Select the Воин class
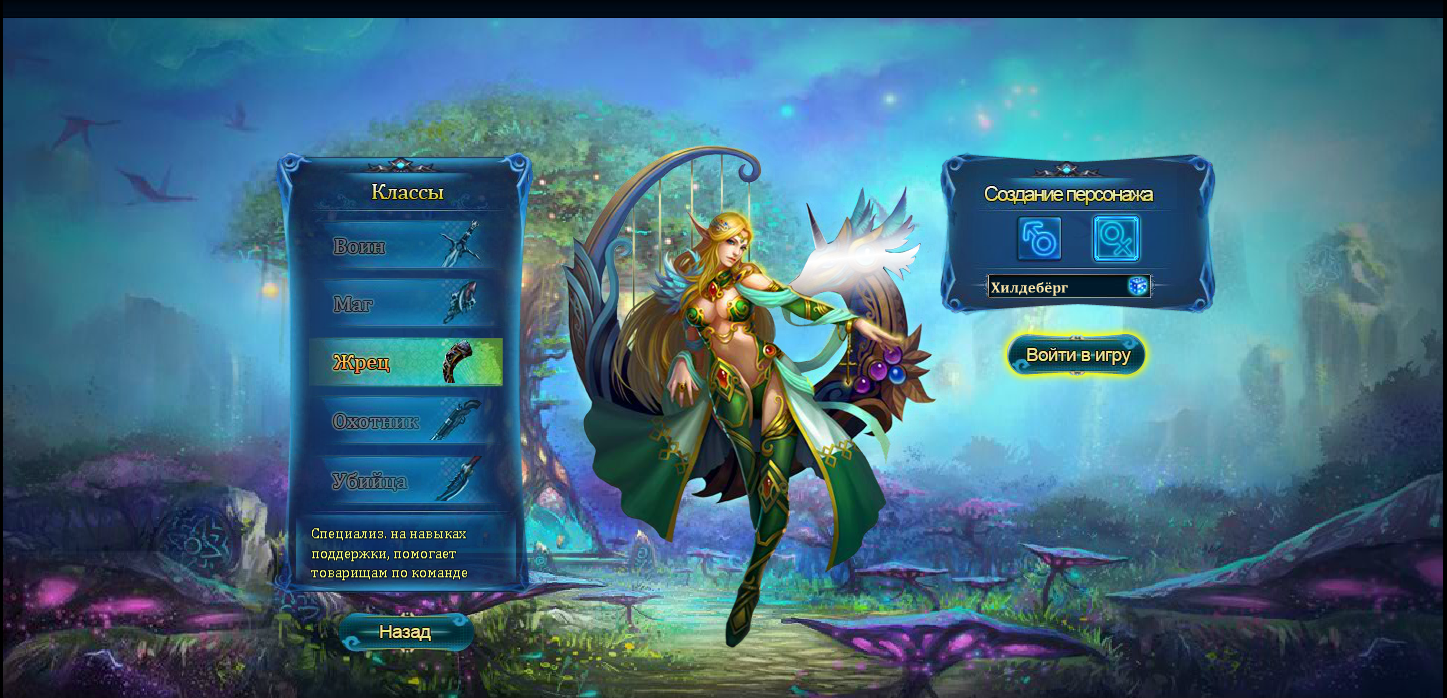Screen dimensions: 1447x698 click(405, 246)
